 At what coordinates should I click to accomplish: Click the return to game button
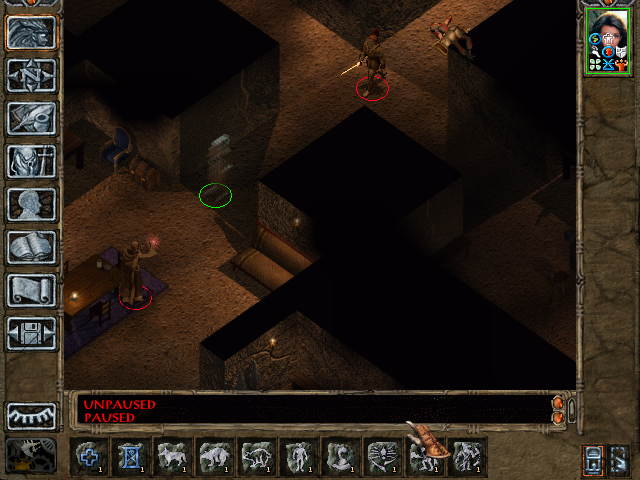tap(32, 32)
